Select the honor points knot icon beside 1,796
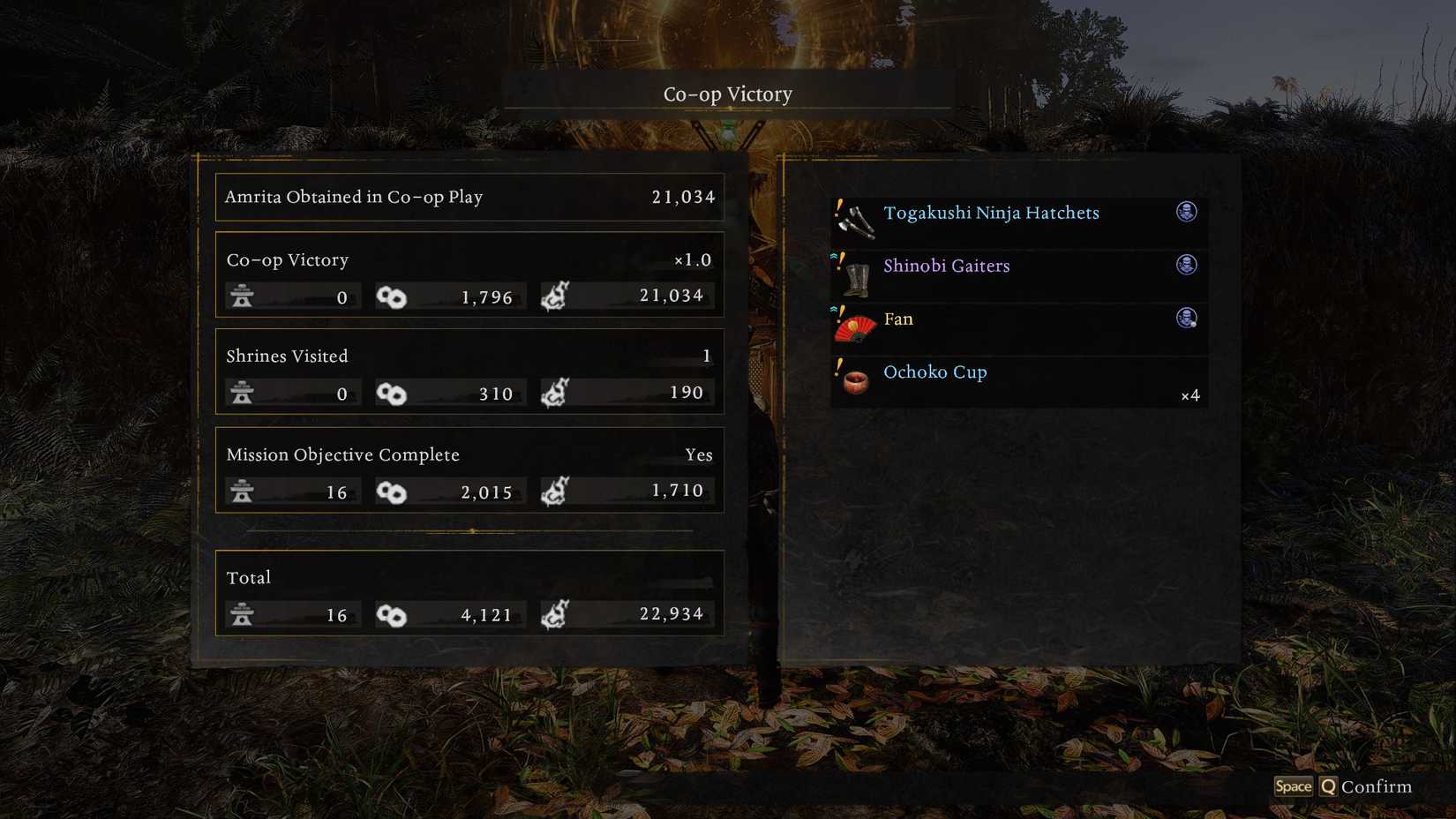Image resolution: width=1456 pixels, height=819 pixels. point(394,297)
